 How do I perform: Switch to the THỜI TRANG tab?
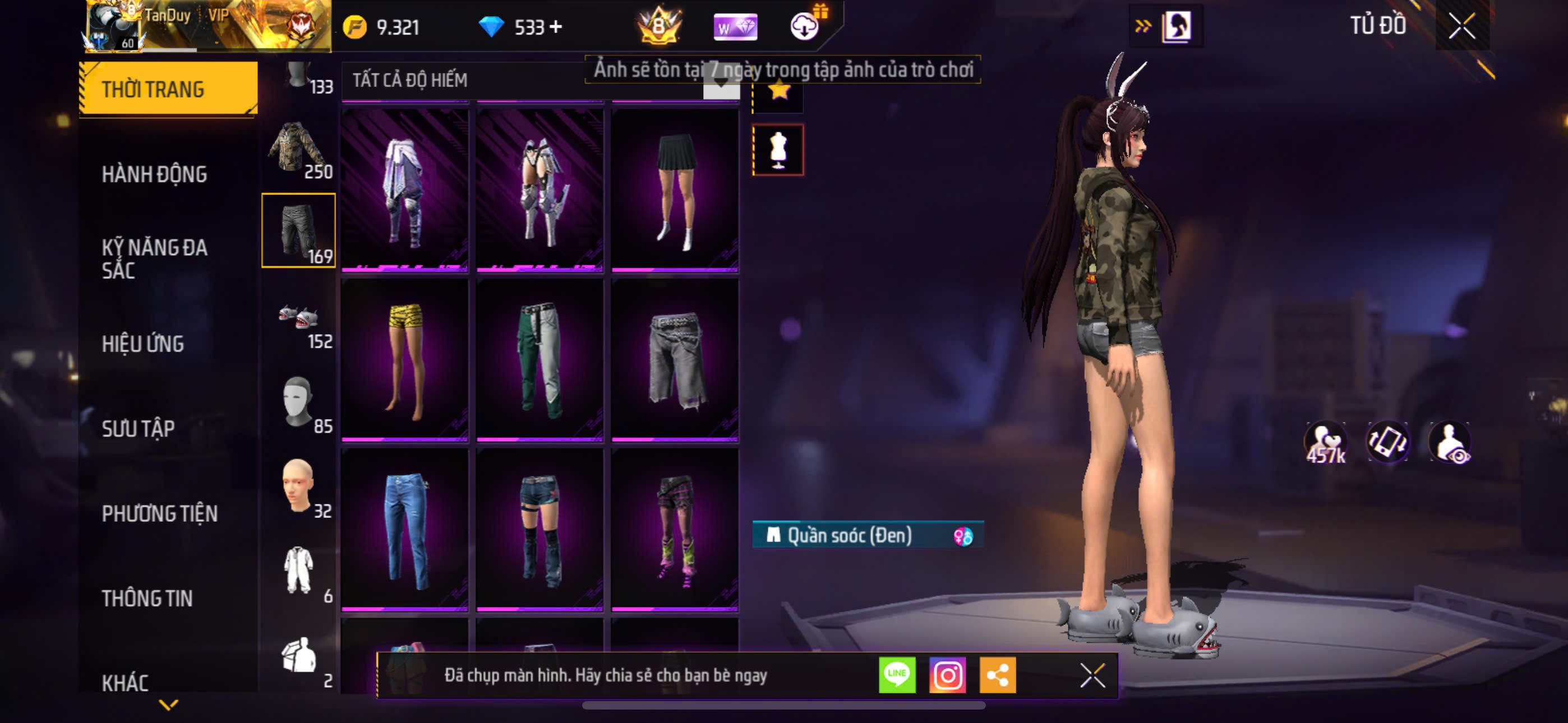168,89
